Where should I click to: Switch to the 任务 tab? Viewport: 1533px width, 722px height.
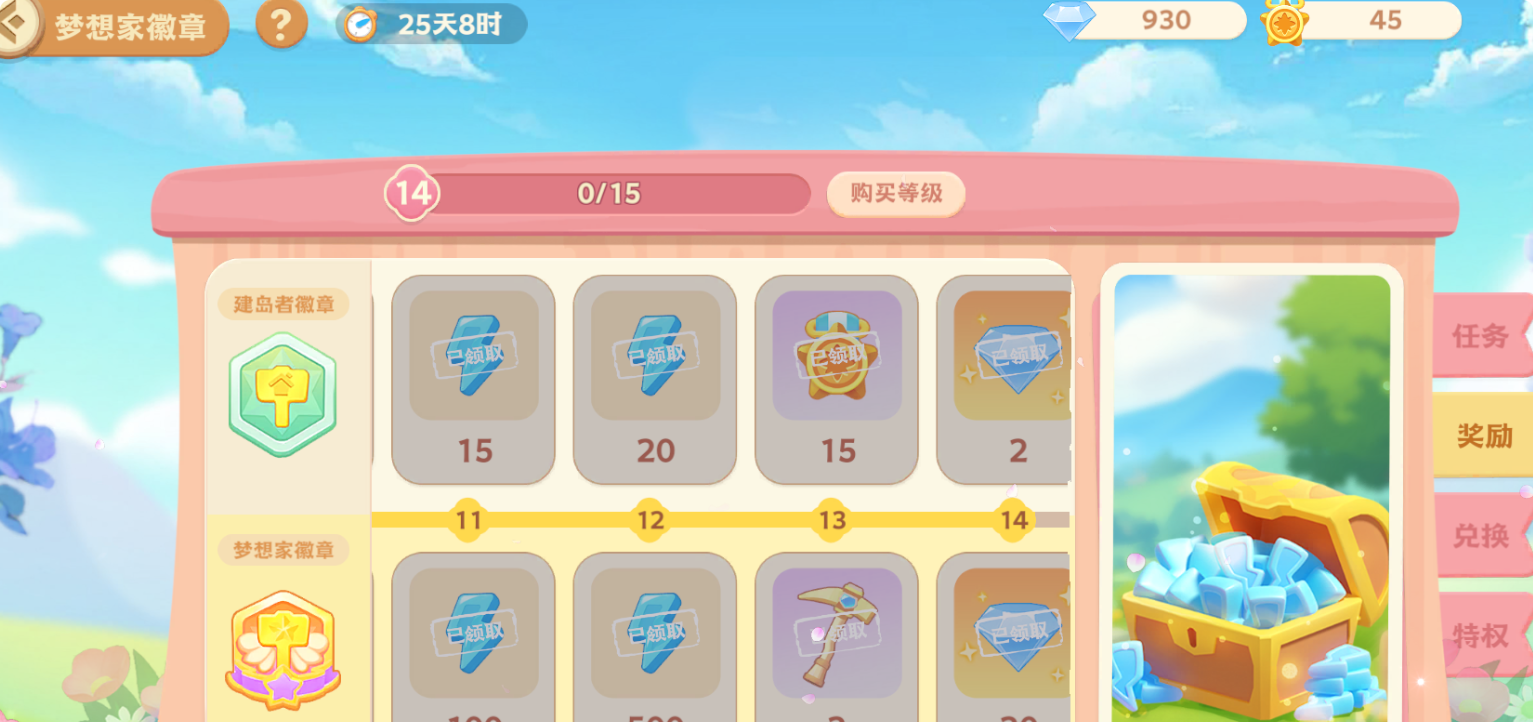[1480, 336]
